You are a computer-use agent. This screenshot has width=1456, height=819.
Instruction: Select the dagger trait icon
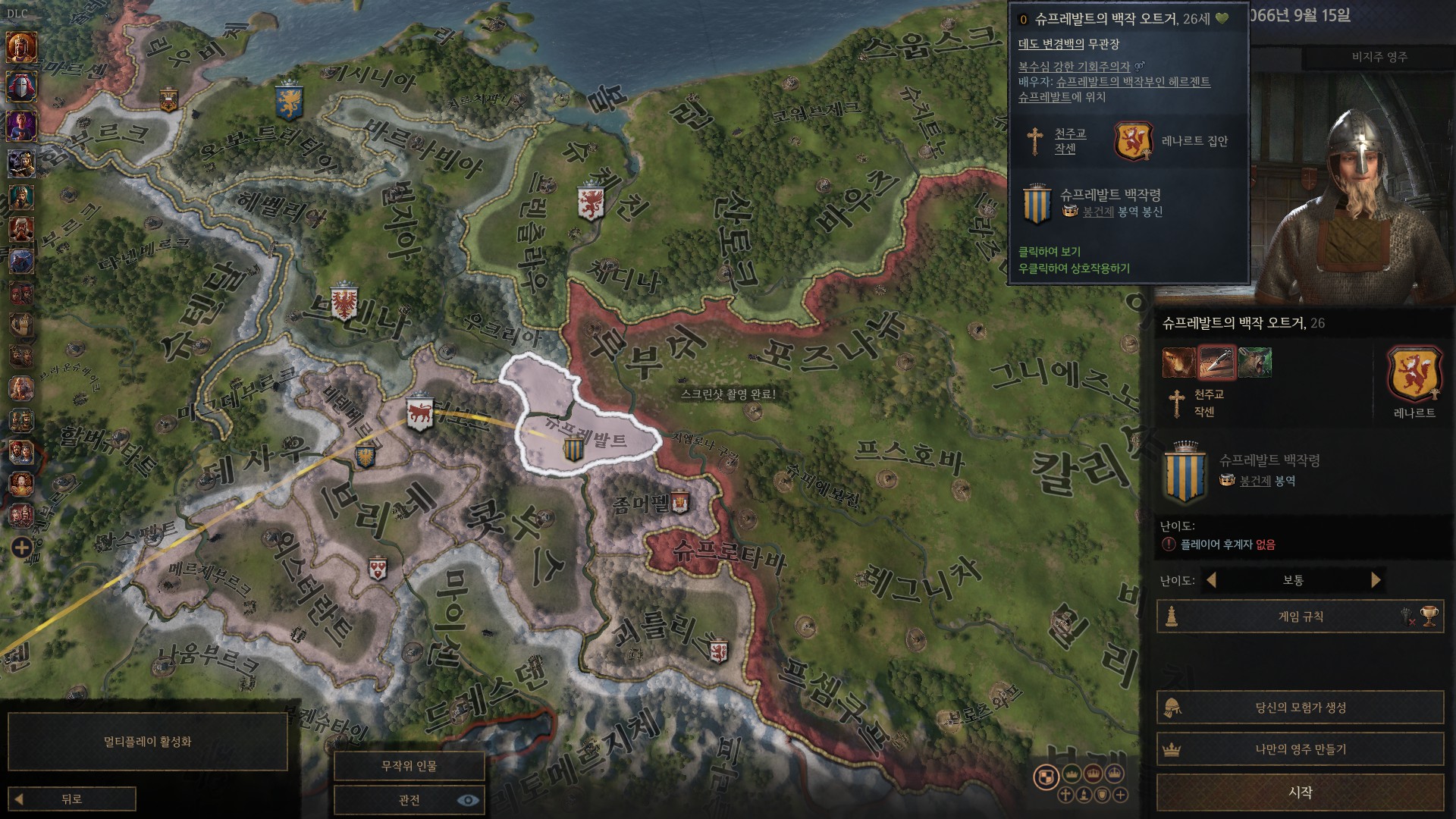[x=1216, y=362]
